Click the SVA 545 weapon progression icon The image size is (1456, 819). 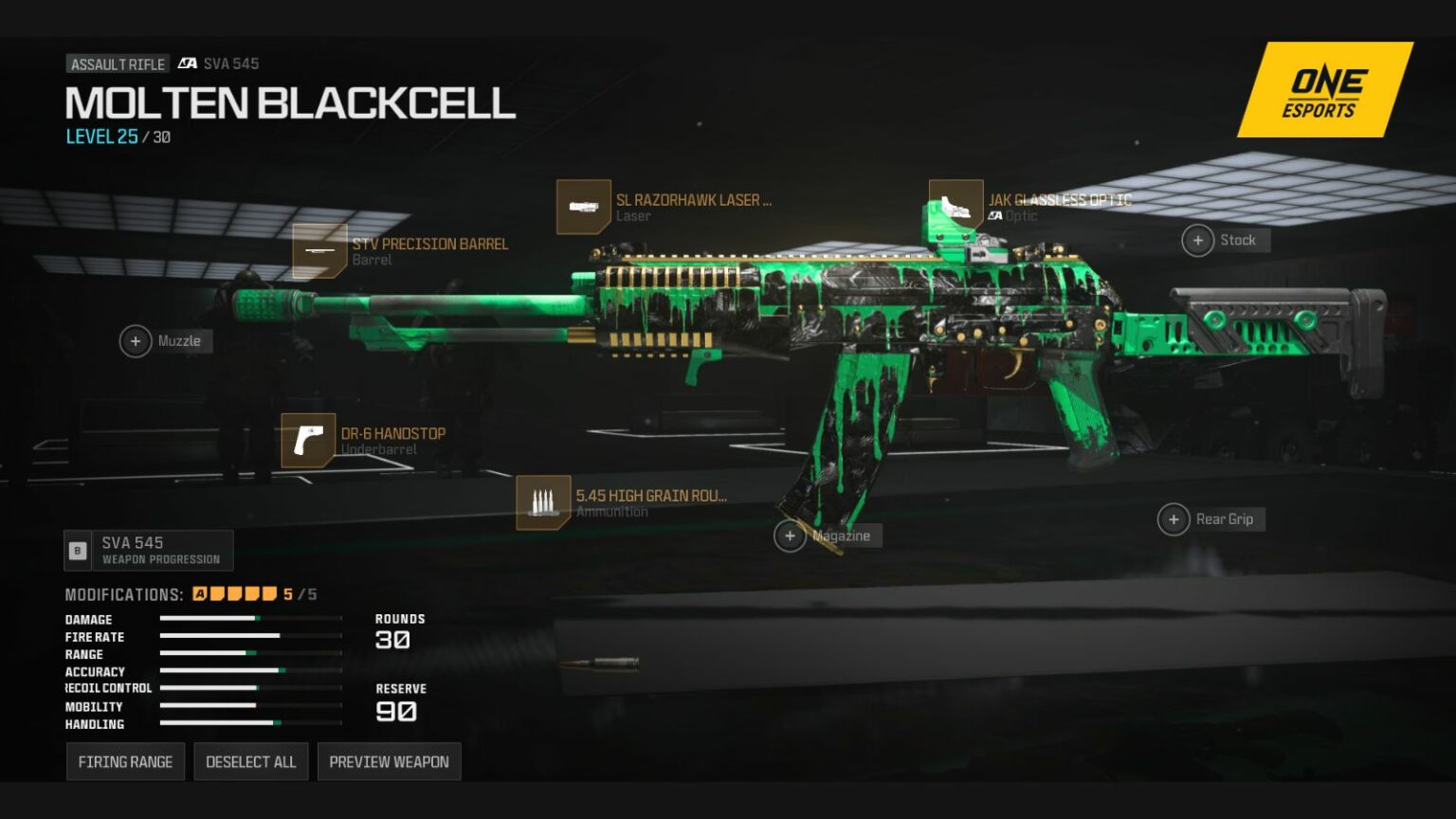77,550
